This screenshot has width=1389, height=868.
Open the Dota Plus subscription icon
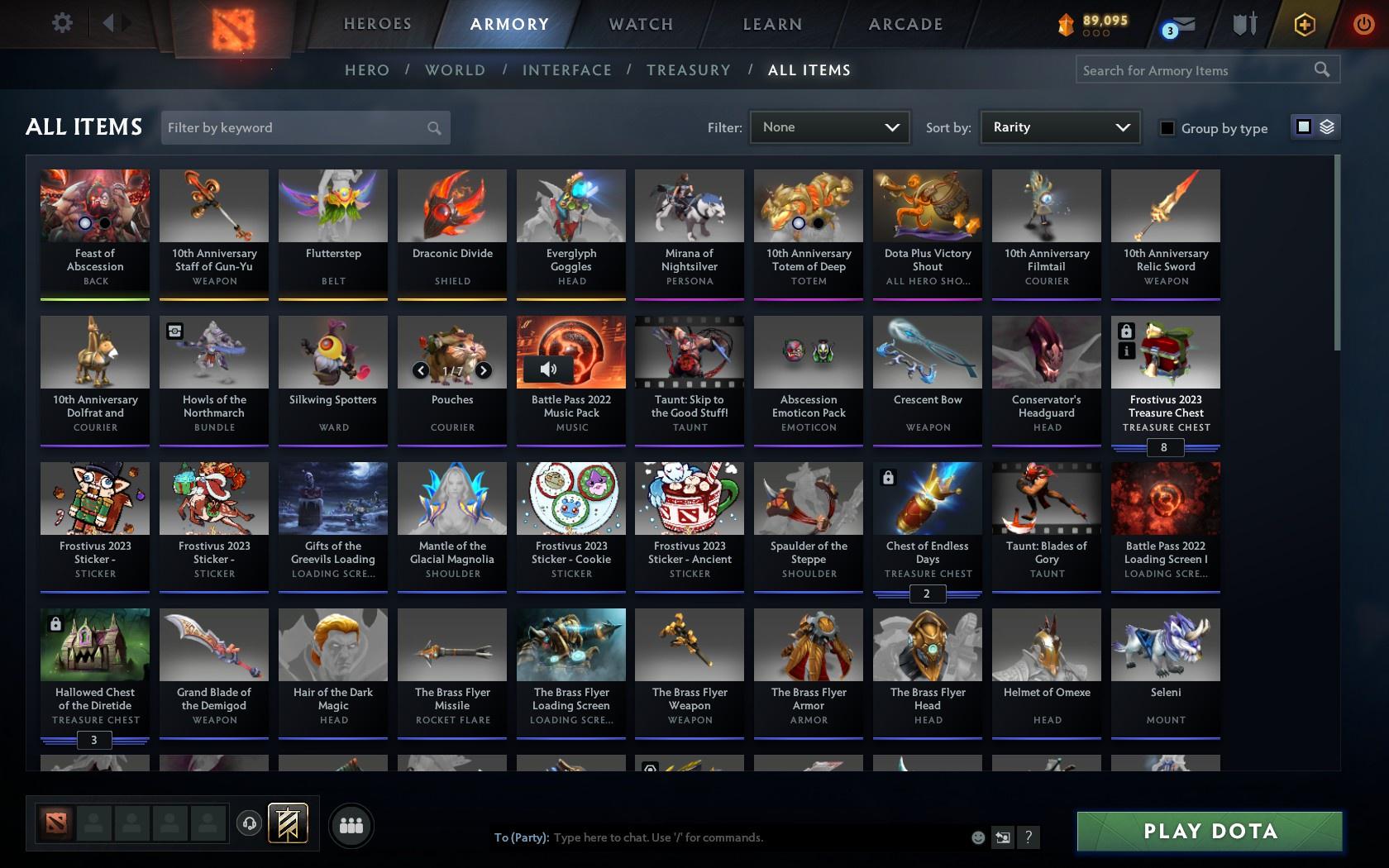point(1305,25)
